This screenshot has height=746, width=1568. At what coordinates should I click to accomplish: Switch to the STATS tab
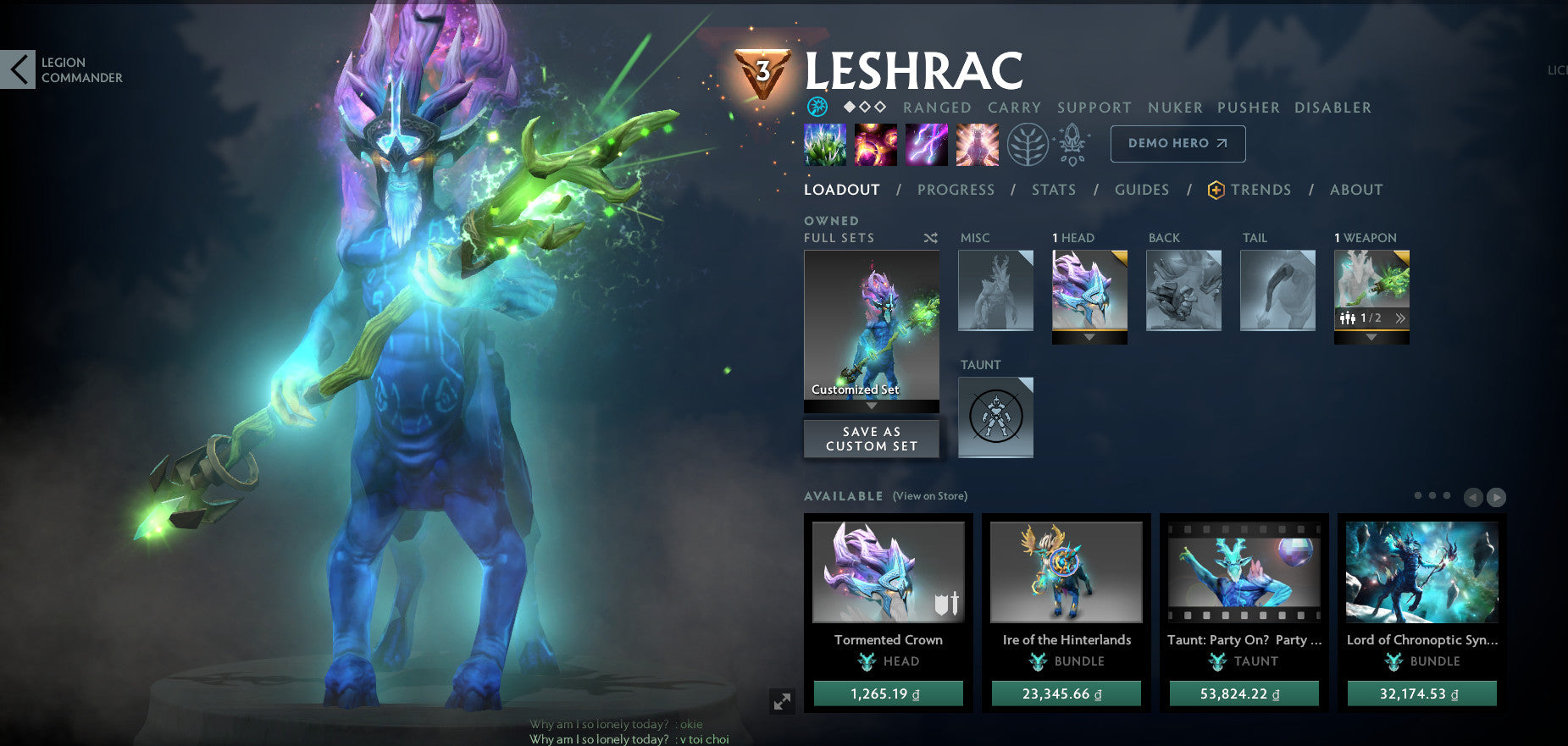click(1053, 190)
